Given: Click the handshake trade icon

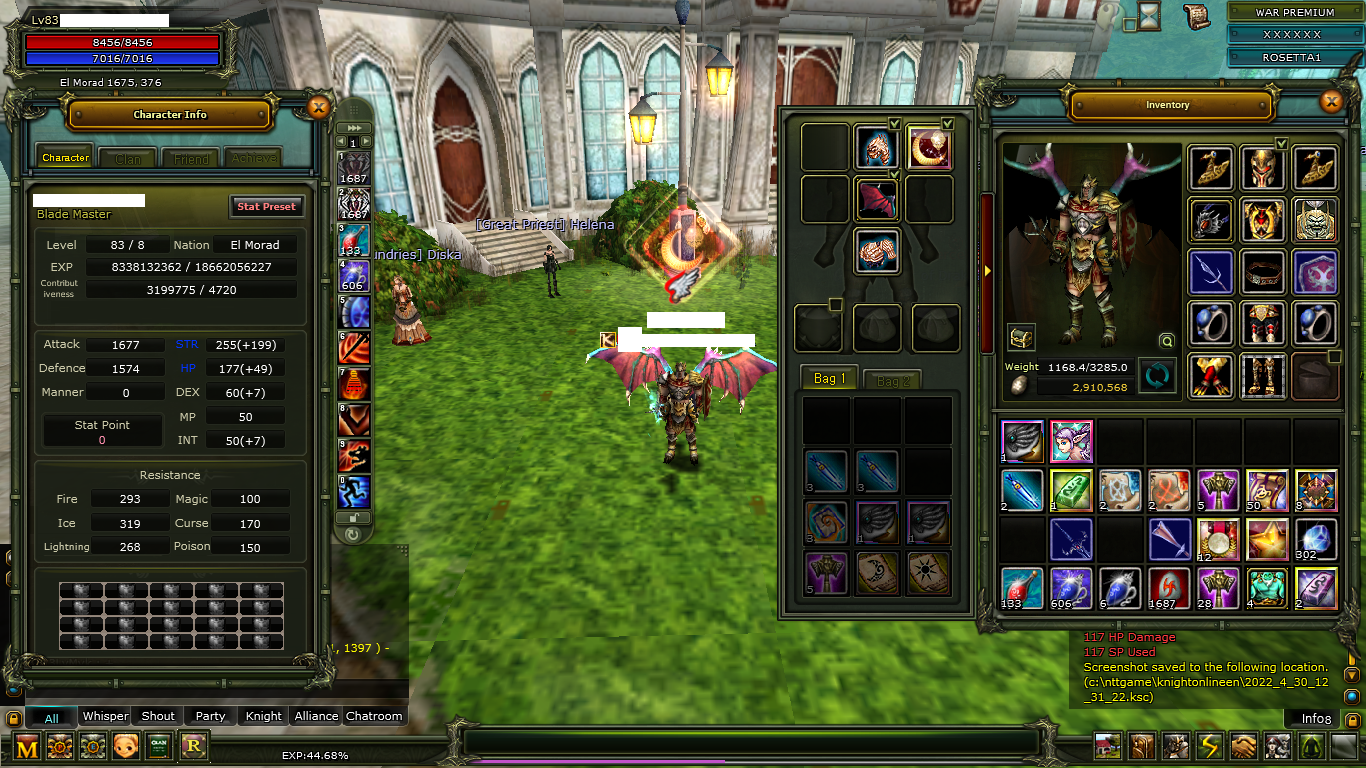Looking at the screenshot, I should tap(1243, 746).
